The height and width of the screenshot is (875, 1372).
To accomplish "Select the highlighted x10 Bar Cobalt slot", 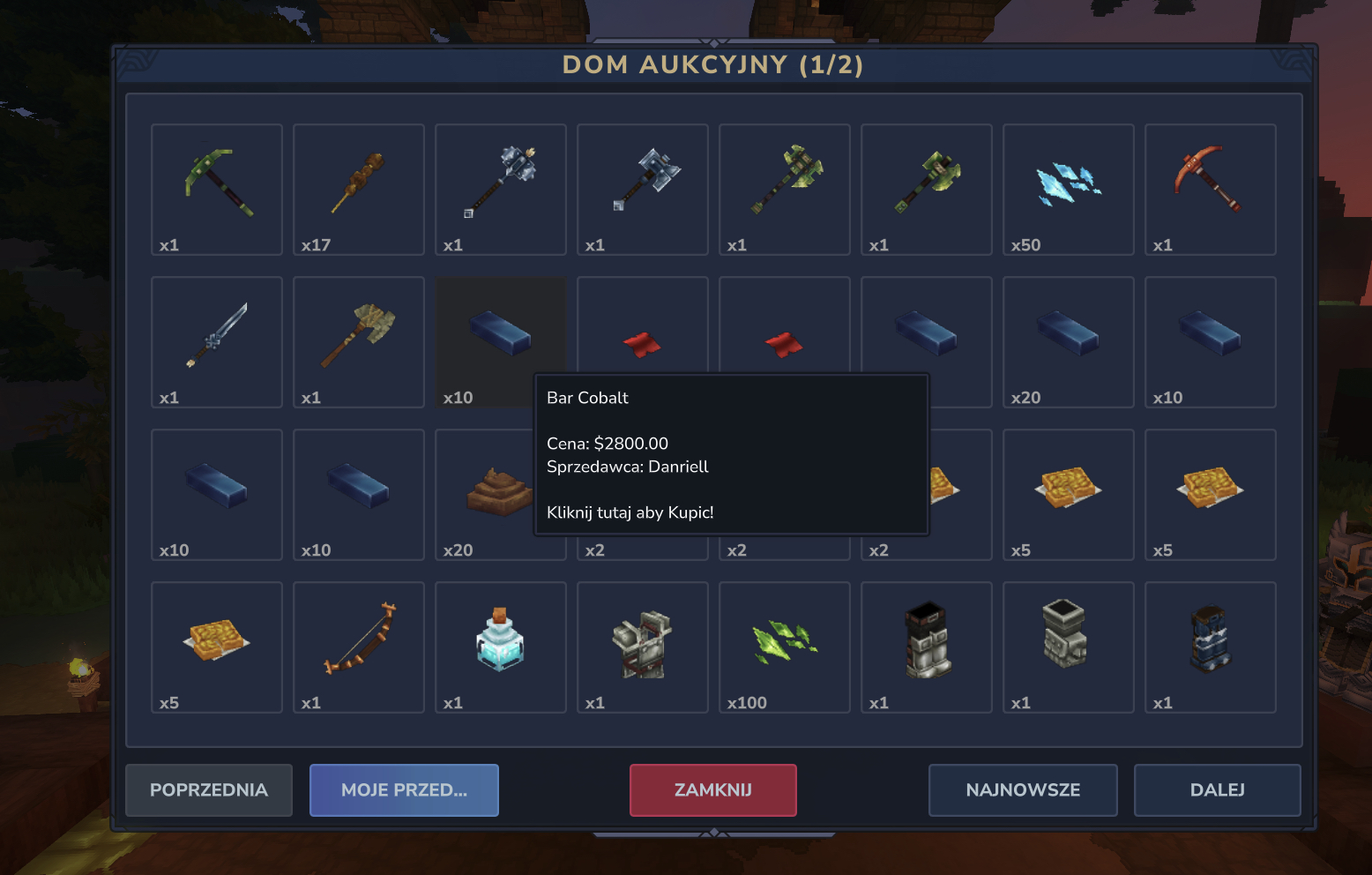I will (x=501, y=341).
